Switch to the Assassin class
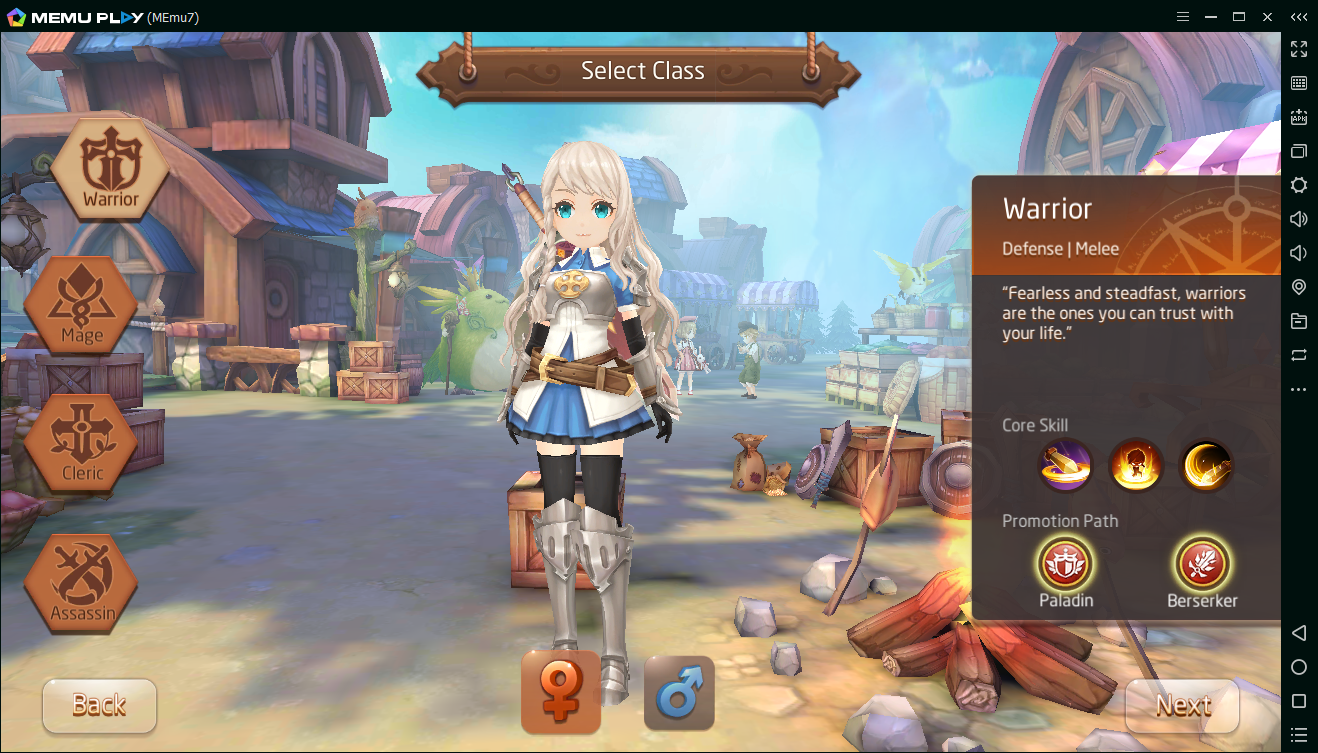This screenshot has width=1318, height=753. point(82,582)
